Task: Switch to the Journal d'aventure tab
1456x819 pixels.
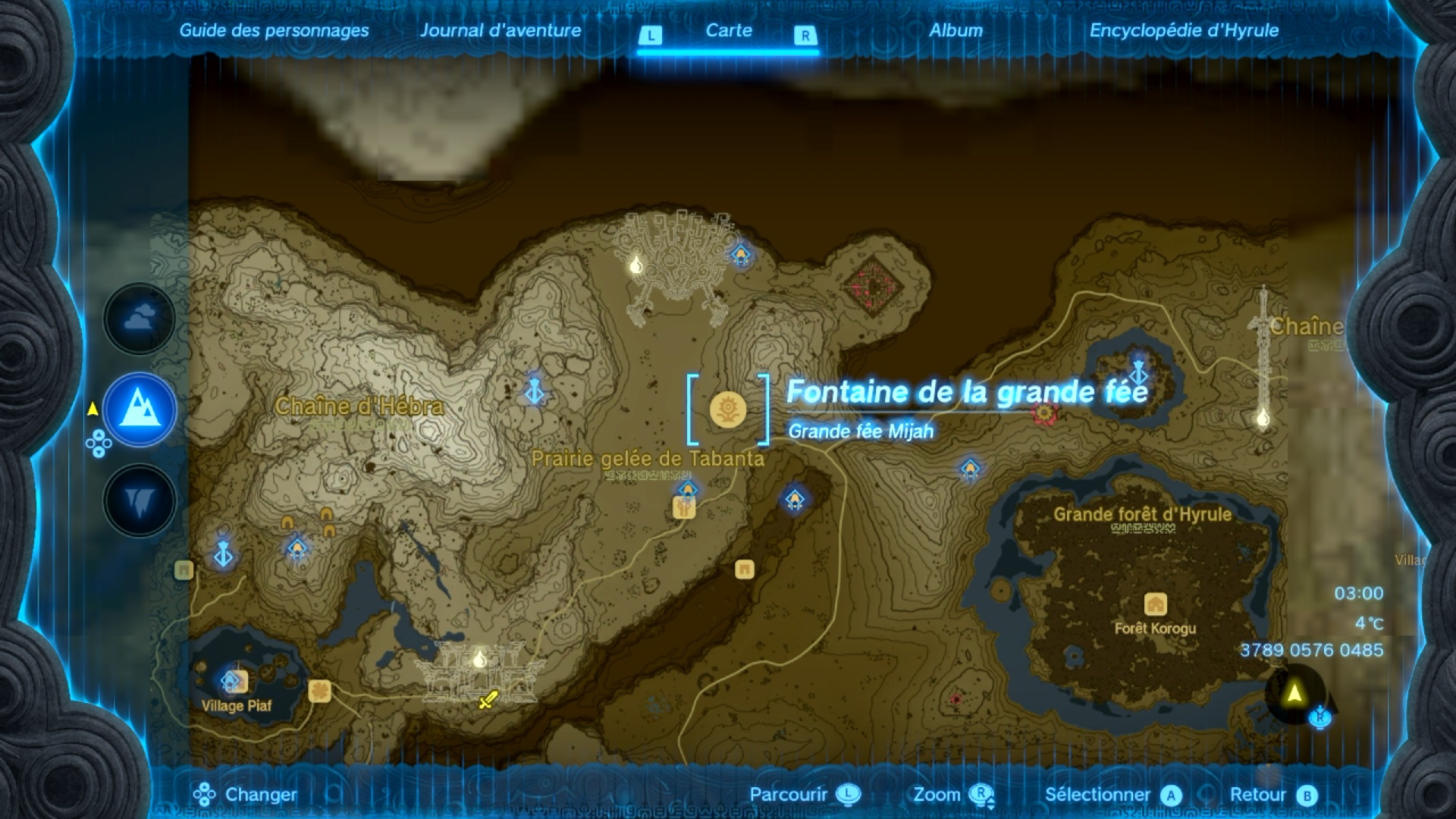Action: tap(502, 31)
